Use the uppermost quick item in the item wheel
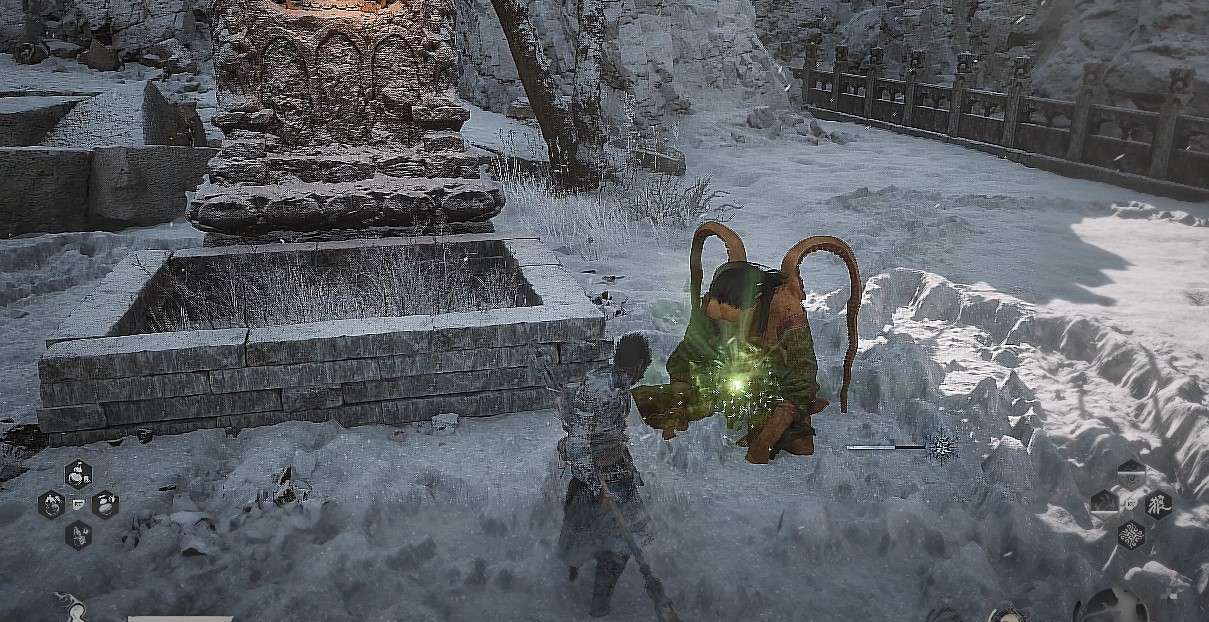1209x622 pixels. pos(78,473)
